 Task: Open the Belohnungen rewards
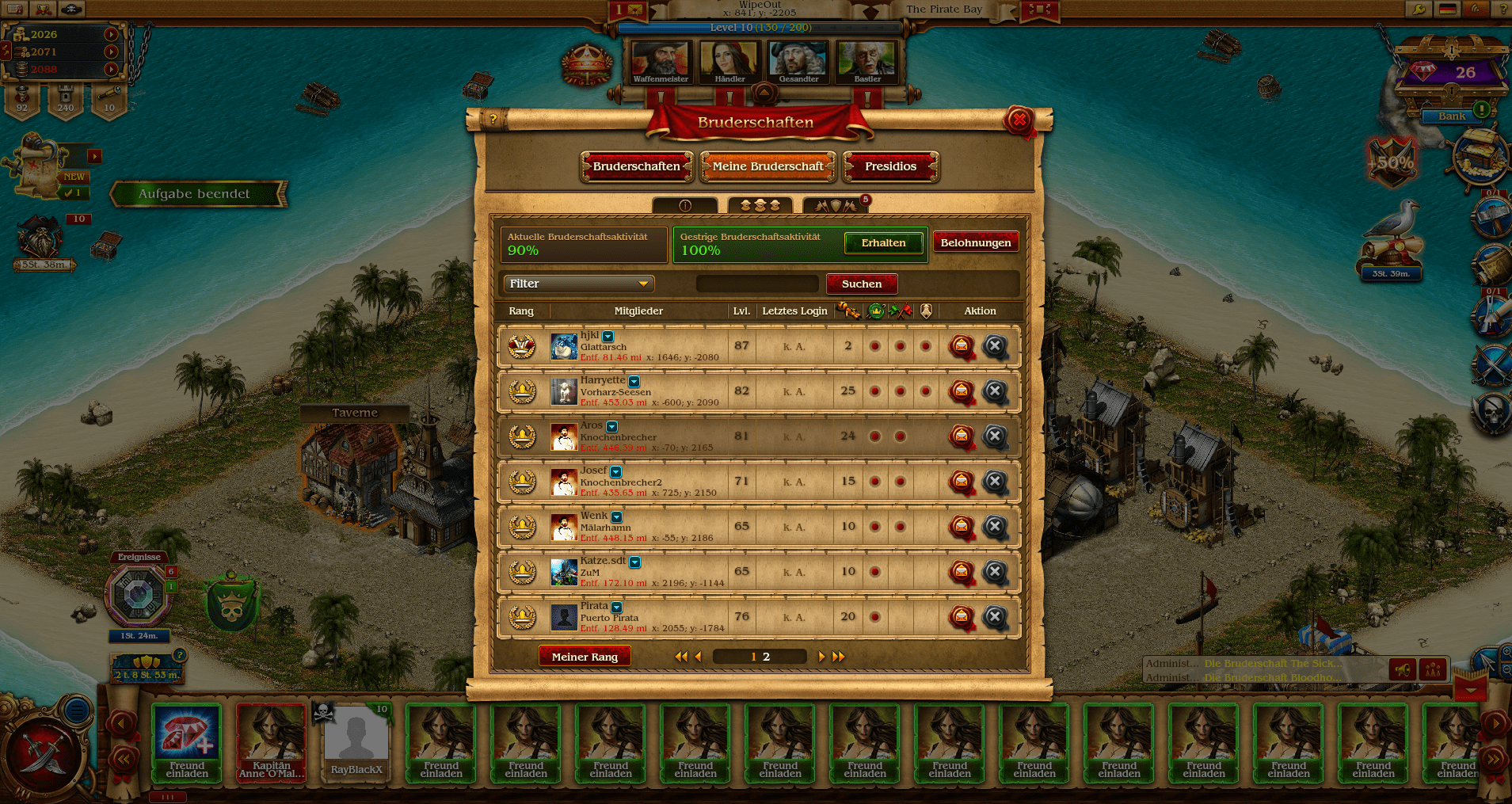[975, 243]
